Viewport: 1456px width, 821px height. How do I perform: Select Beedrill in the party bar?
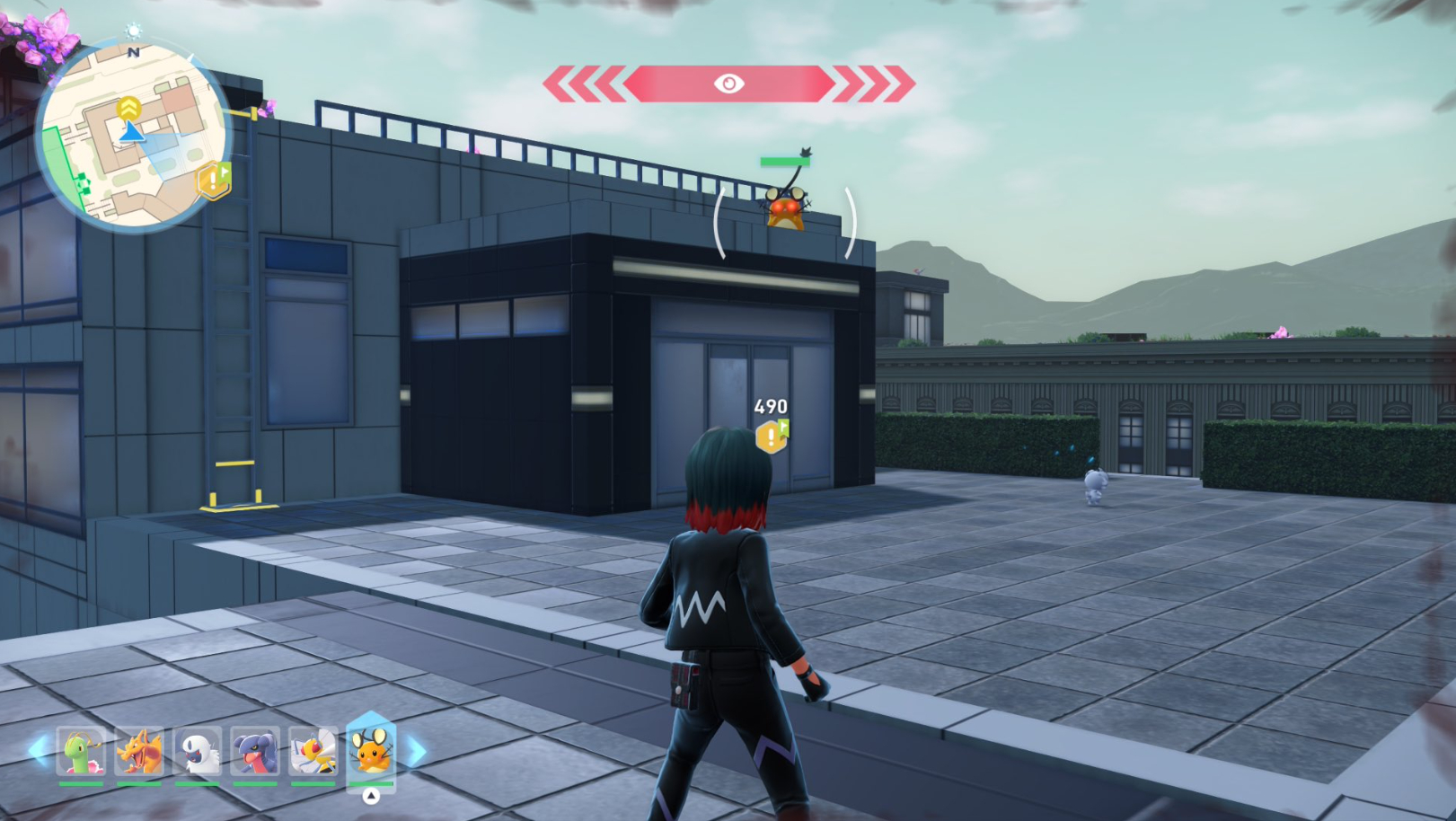[313, 752]
